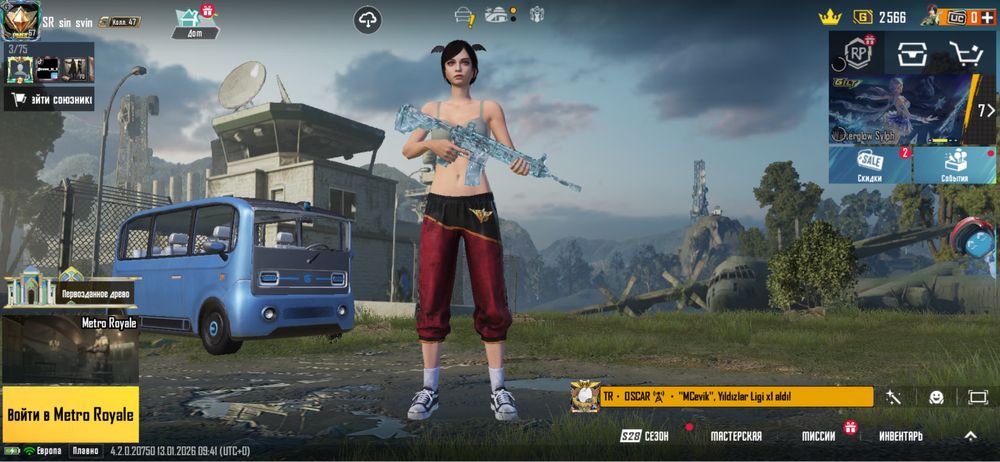The image size is (1000, 462).
Task: Go to the Миссии missions menu
Action: (x=818, y=437)
